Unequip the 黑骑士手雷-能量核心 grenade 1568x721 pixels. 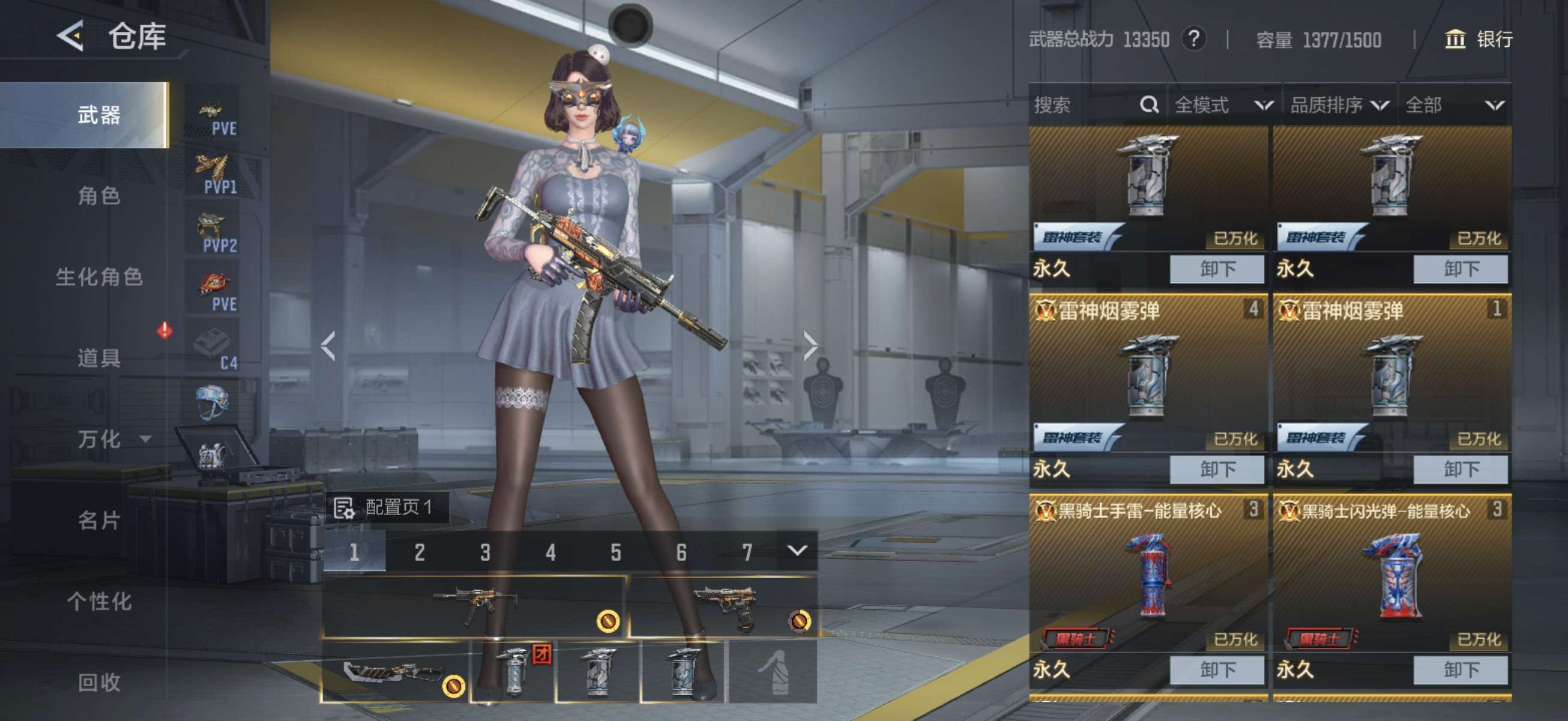[1216, 670]
